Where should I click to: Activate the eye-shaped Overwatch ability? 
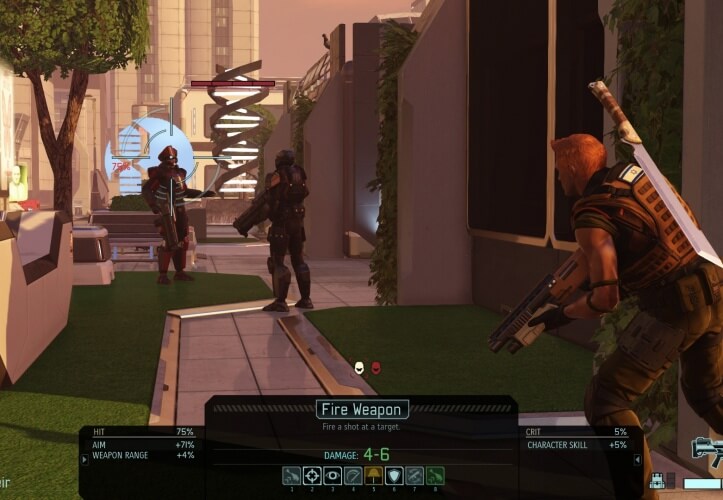point(333,476)
